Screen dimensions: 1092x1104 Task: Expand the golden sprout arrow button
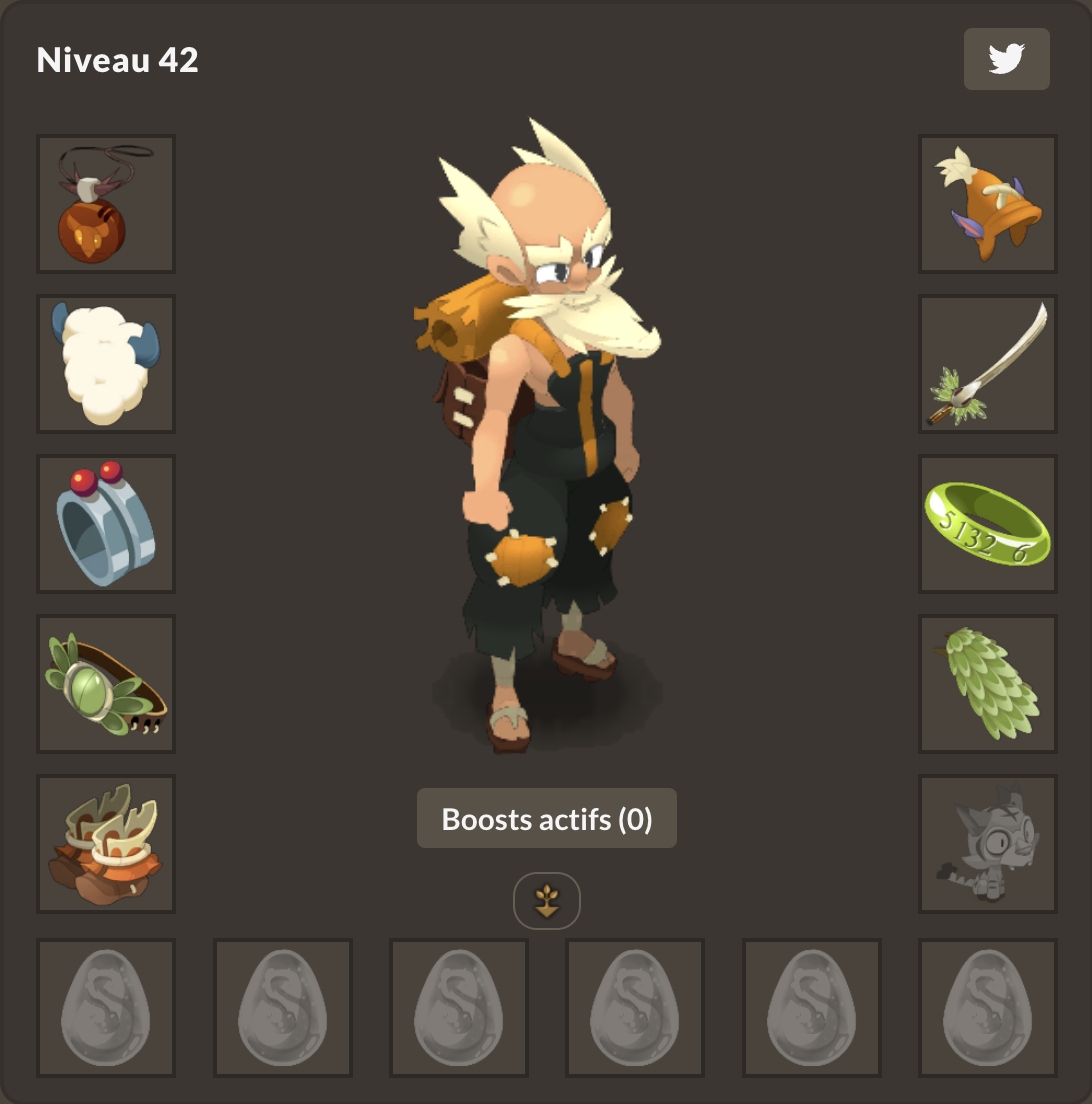pos(546,901)
